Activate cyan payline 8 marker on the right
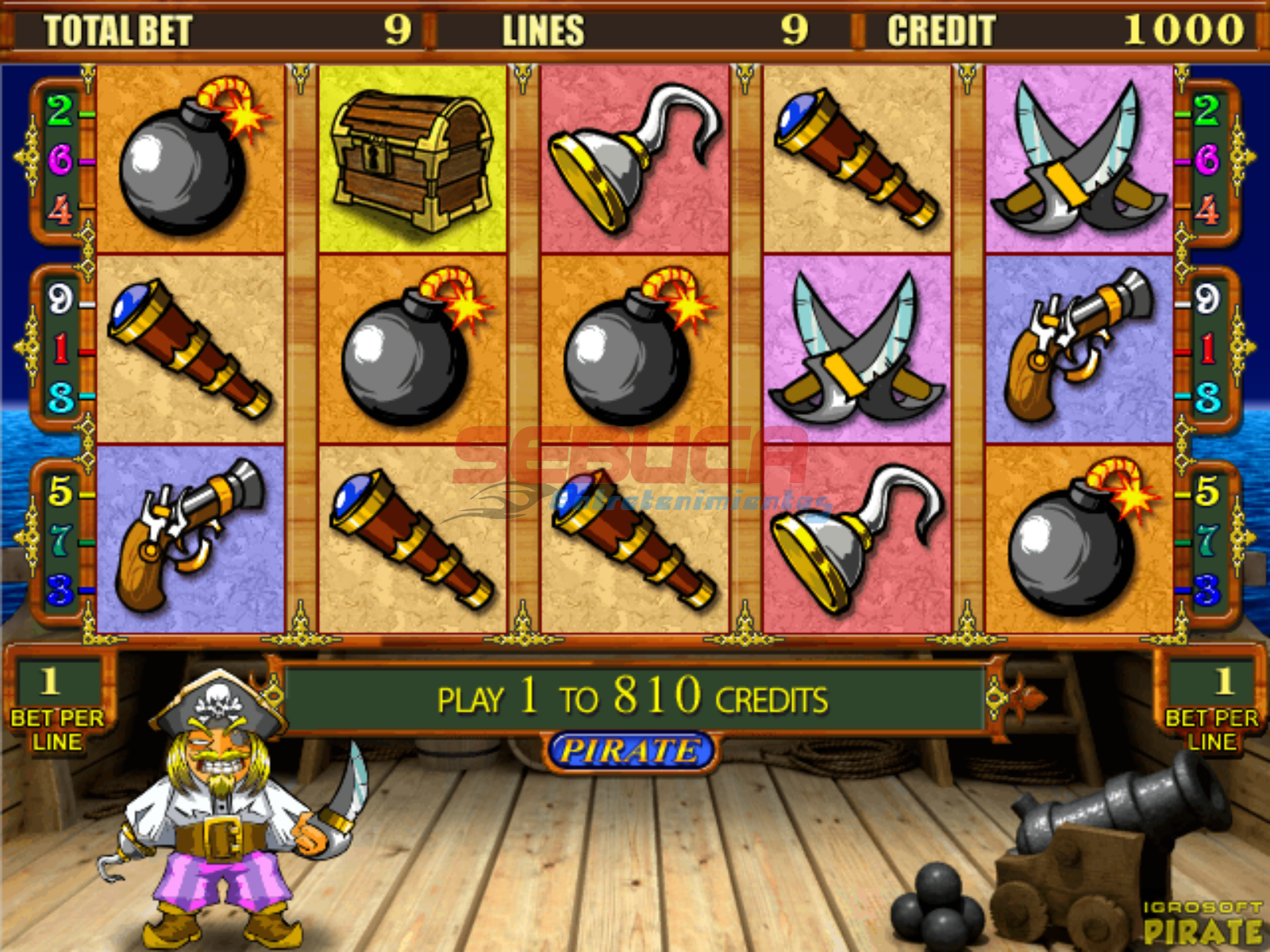This screenshot has height=952, width=1270. tap(1206, 397)
